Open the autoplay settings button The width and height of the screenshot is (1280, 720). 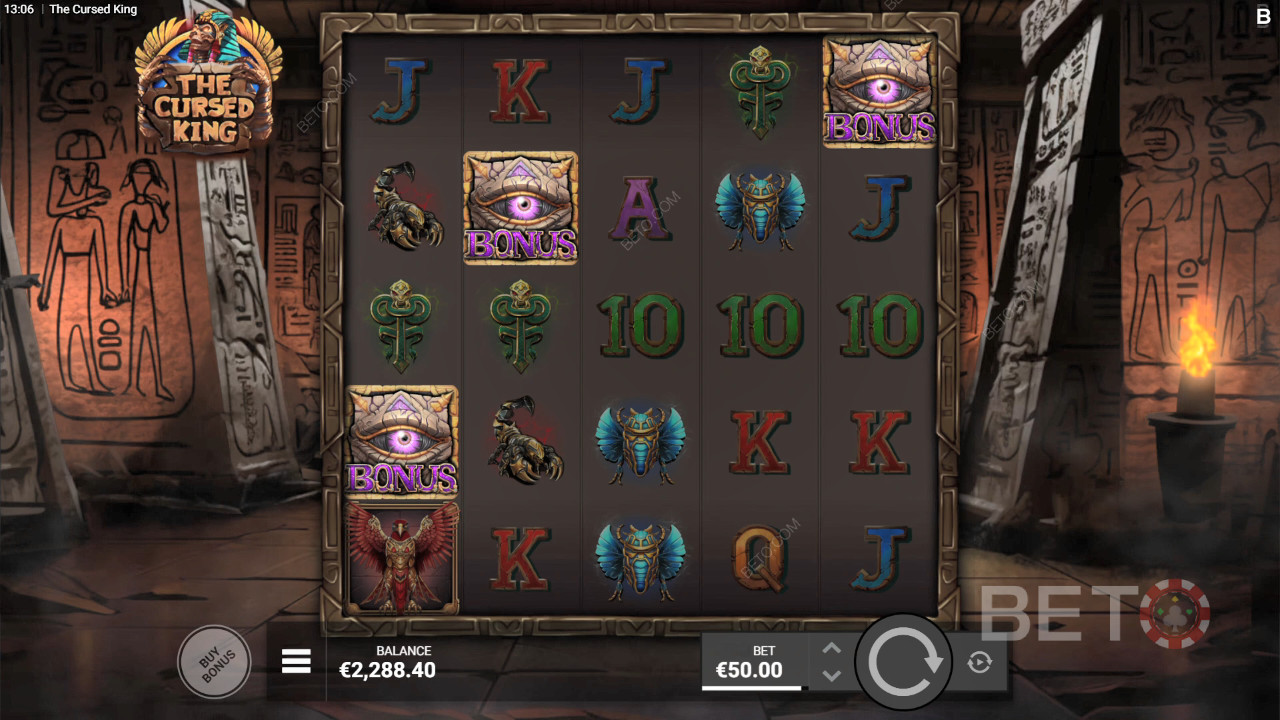(979, 662)
